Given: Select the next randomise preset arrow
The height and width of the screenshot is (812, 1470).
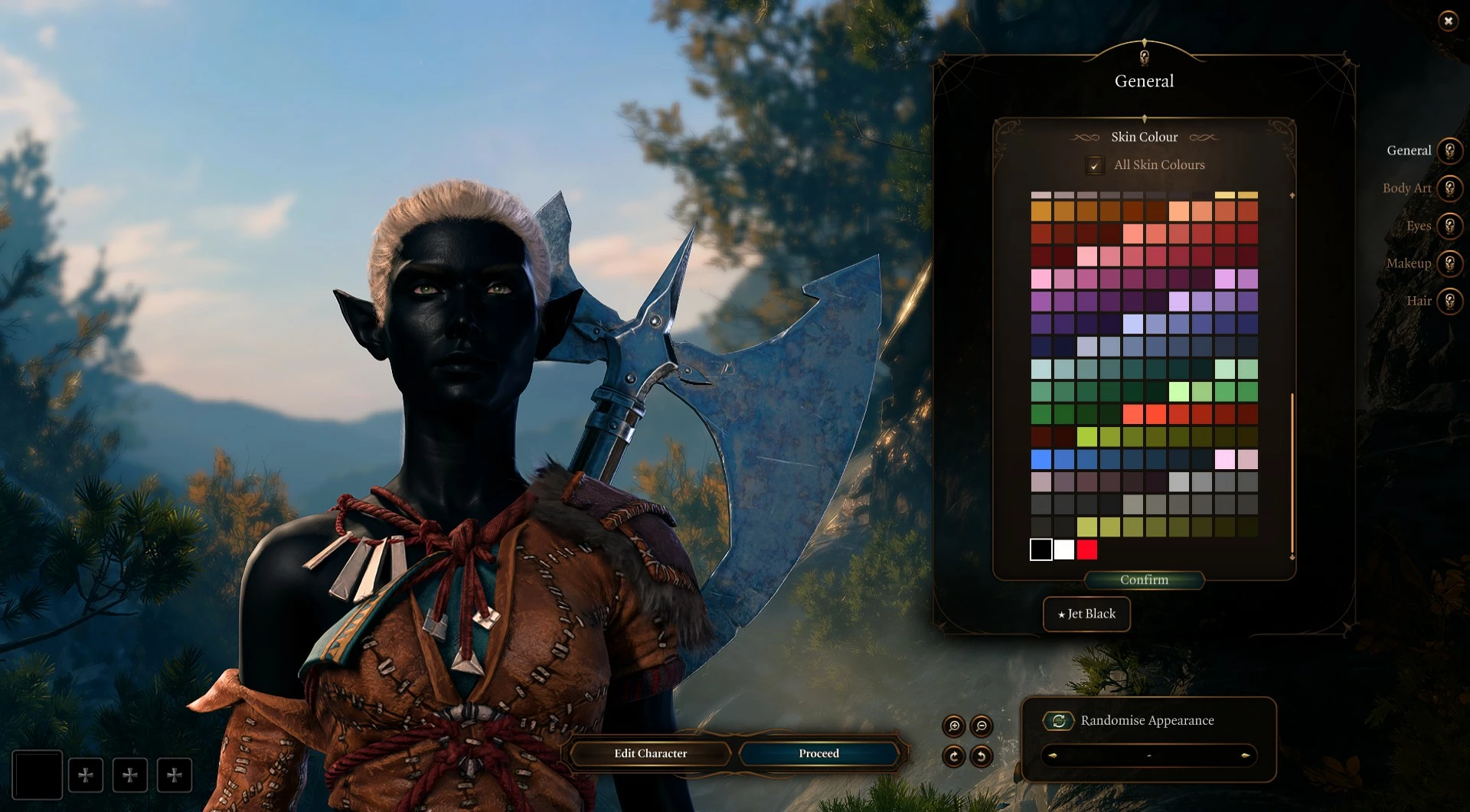Looking at the screenshot, I should pyautogui.click(x=1245, y=756).
